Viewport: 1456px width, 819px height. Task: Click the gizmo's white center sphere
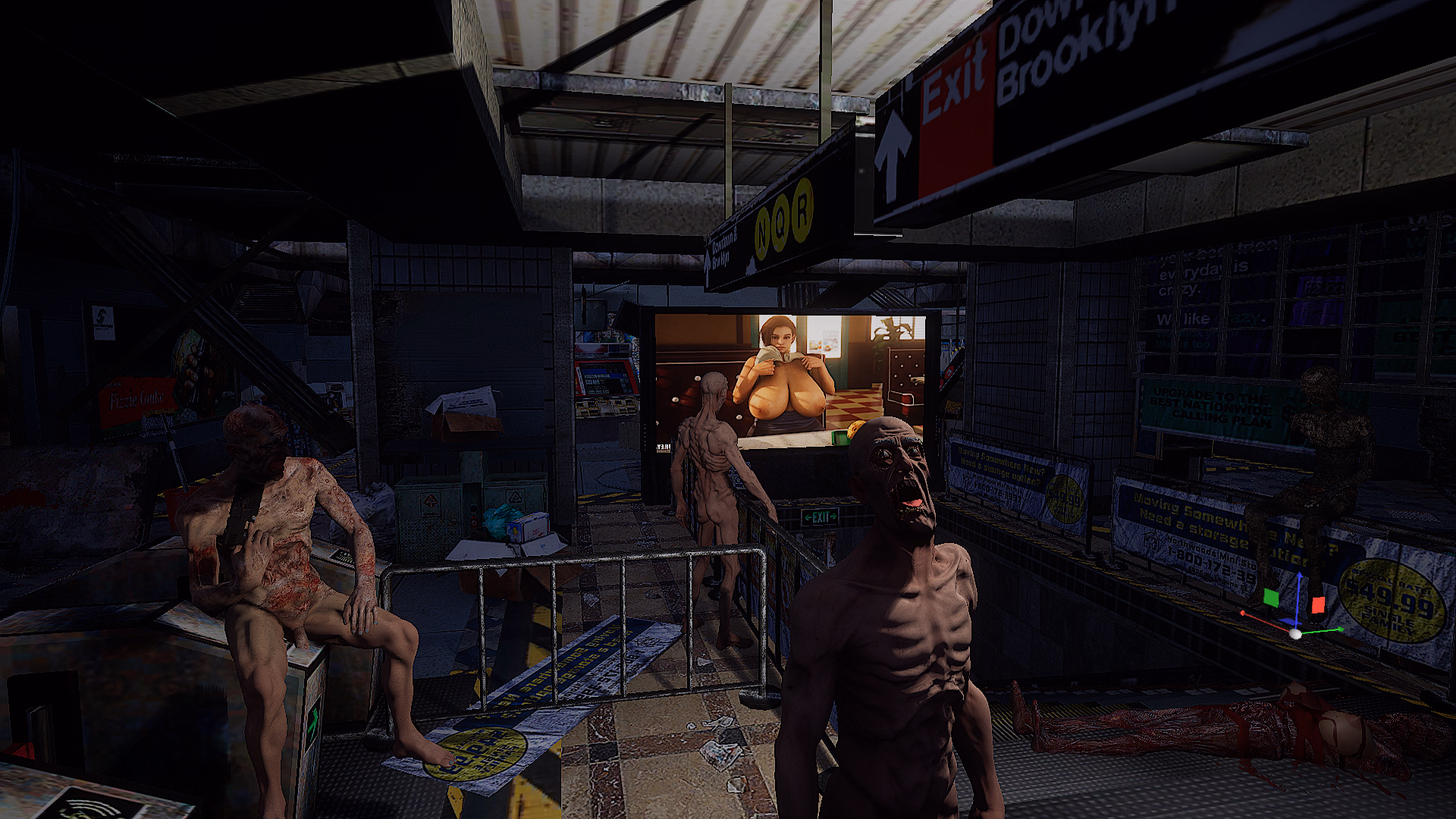[1295, 634]
